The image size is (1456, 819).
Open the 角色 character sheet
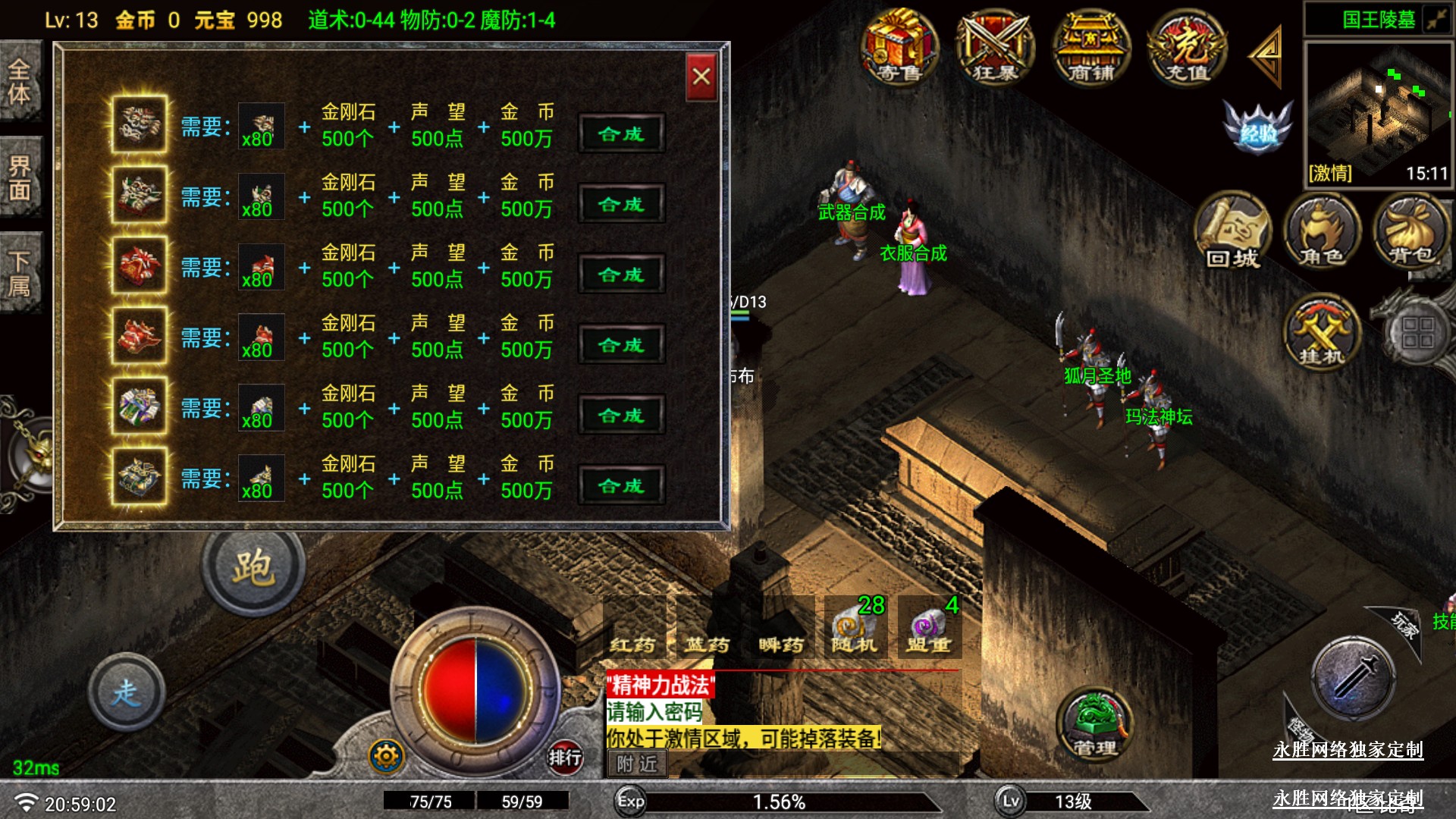pos(1322,233)
